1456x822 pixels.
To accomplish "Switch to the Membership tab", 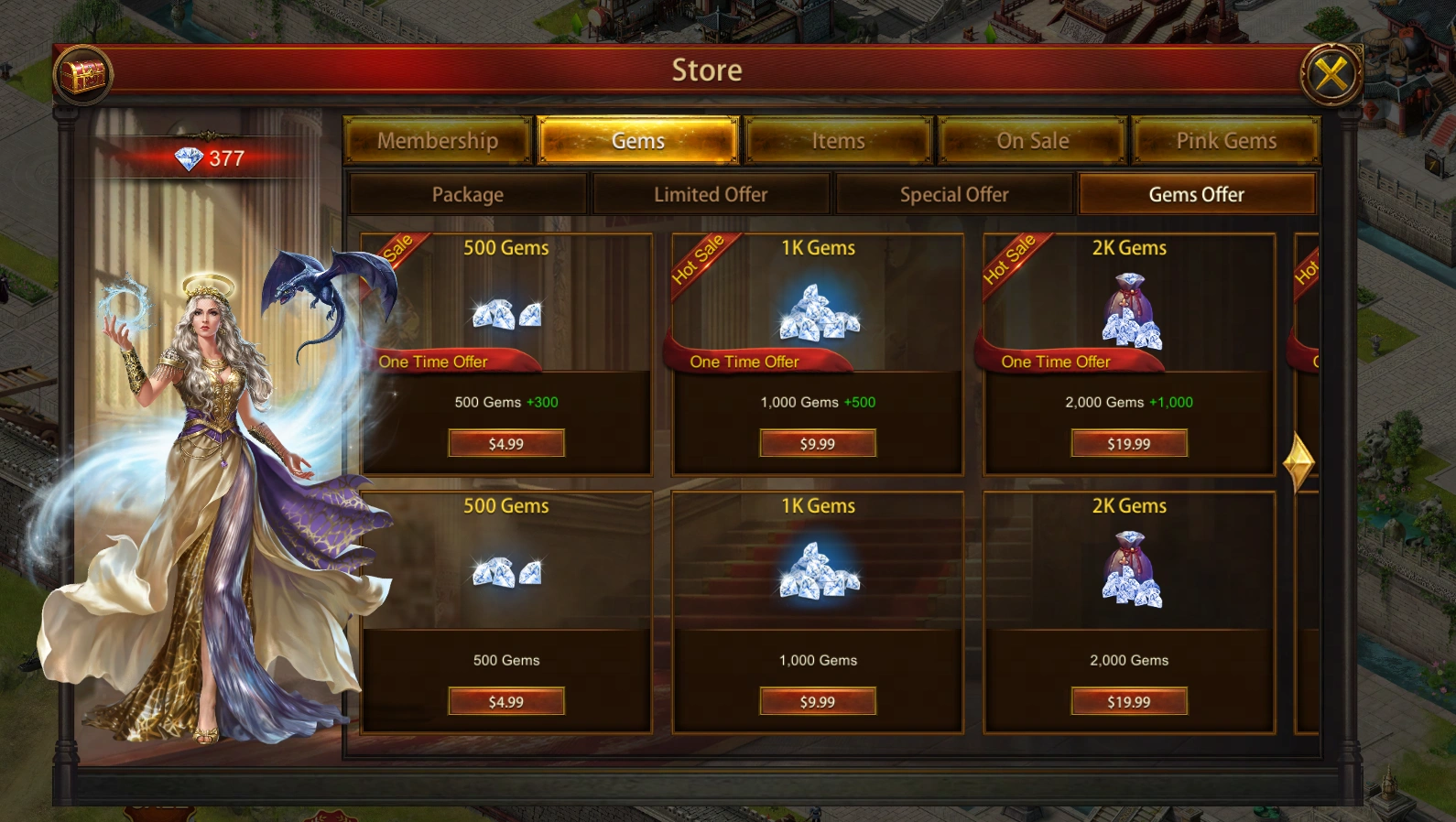I will coord(438,140).
